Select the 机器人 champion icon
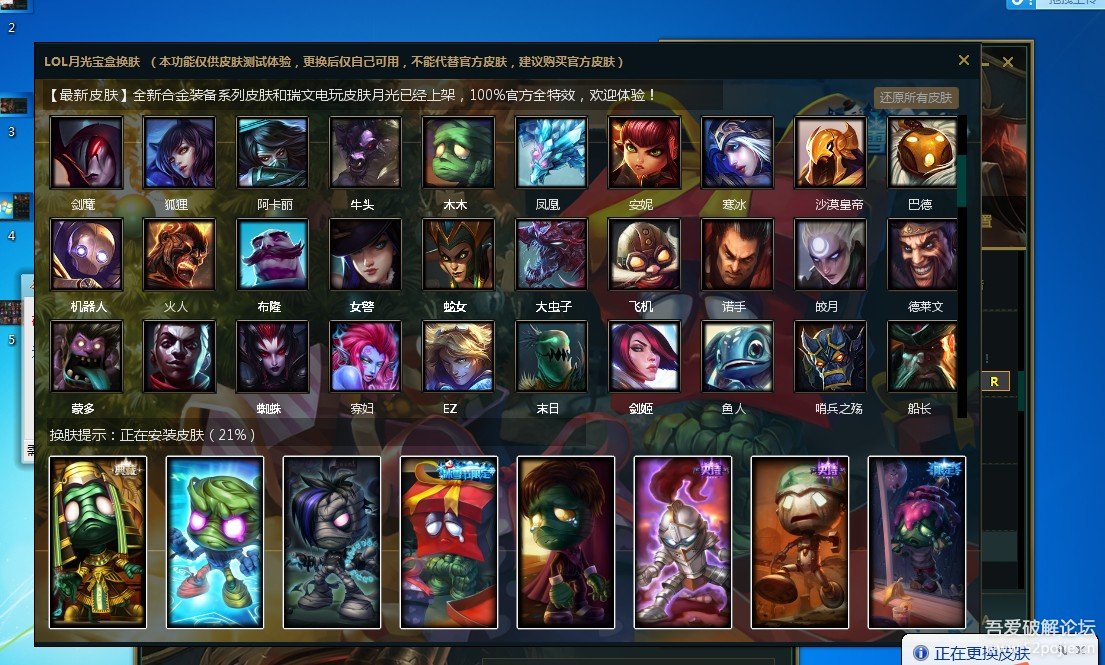The width and height of the screenshot is (1105, 665). pyautogui.click(x=86, y=254)
